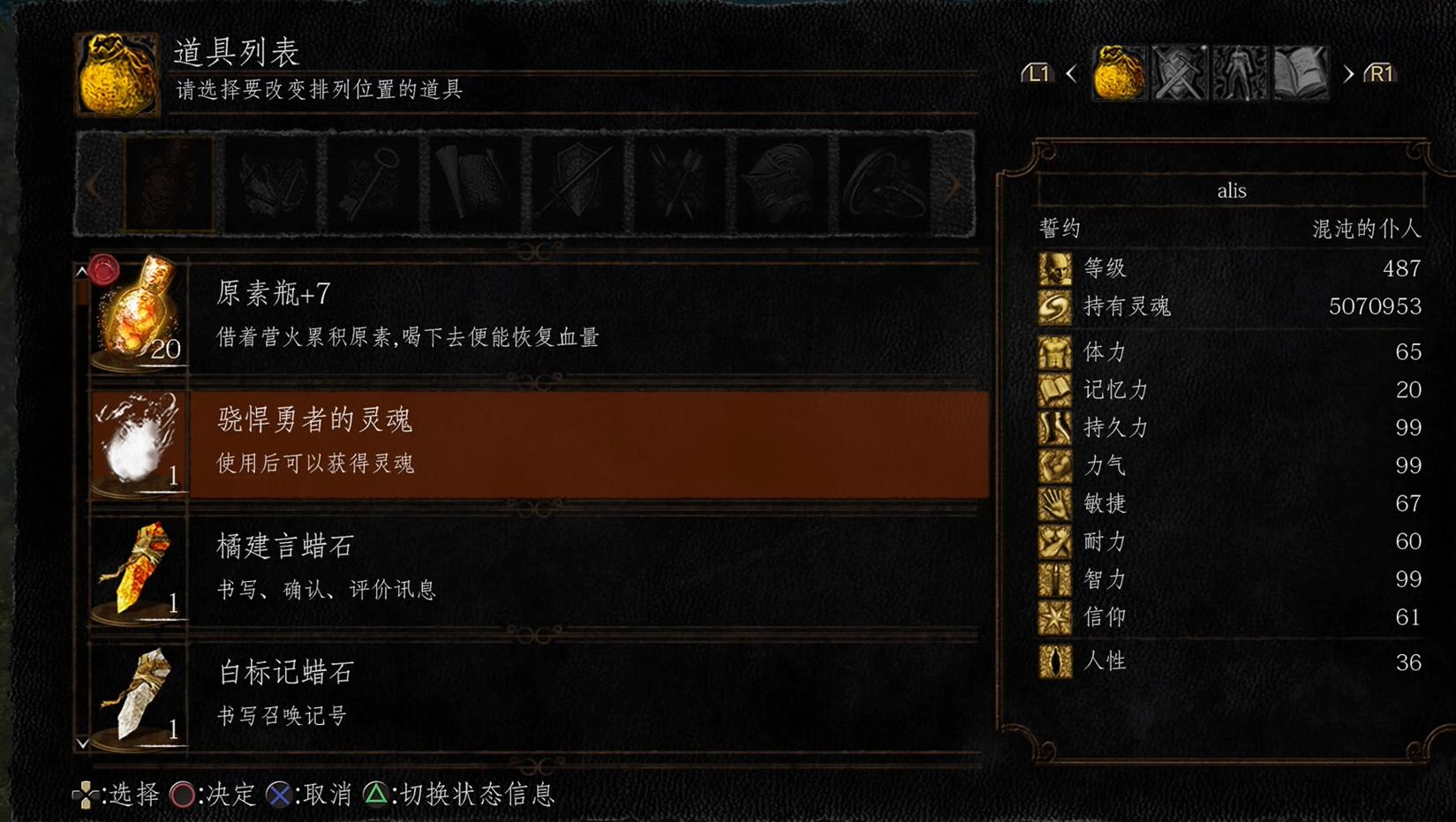Click the character status body icon
This screenshot has width=1456, height=822.
(x=1241, y=72)
